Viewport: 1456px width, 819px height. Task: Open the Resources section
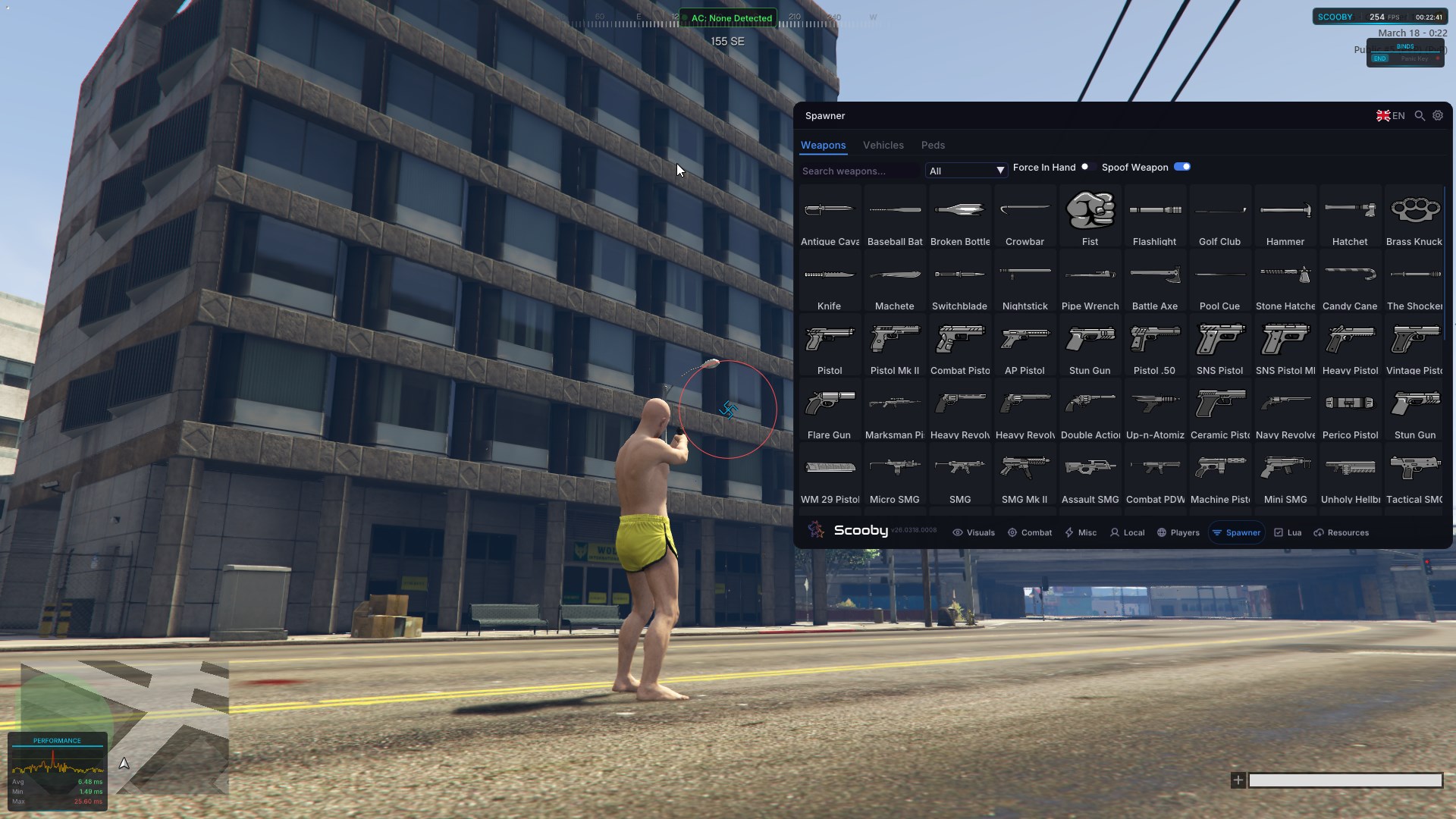1341,532
